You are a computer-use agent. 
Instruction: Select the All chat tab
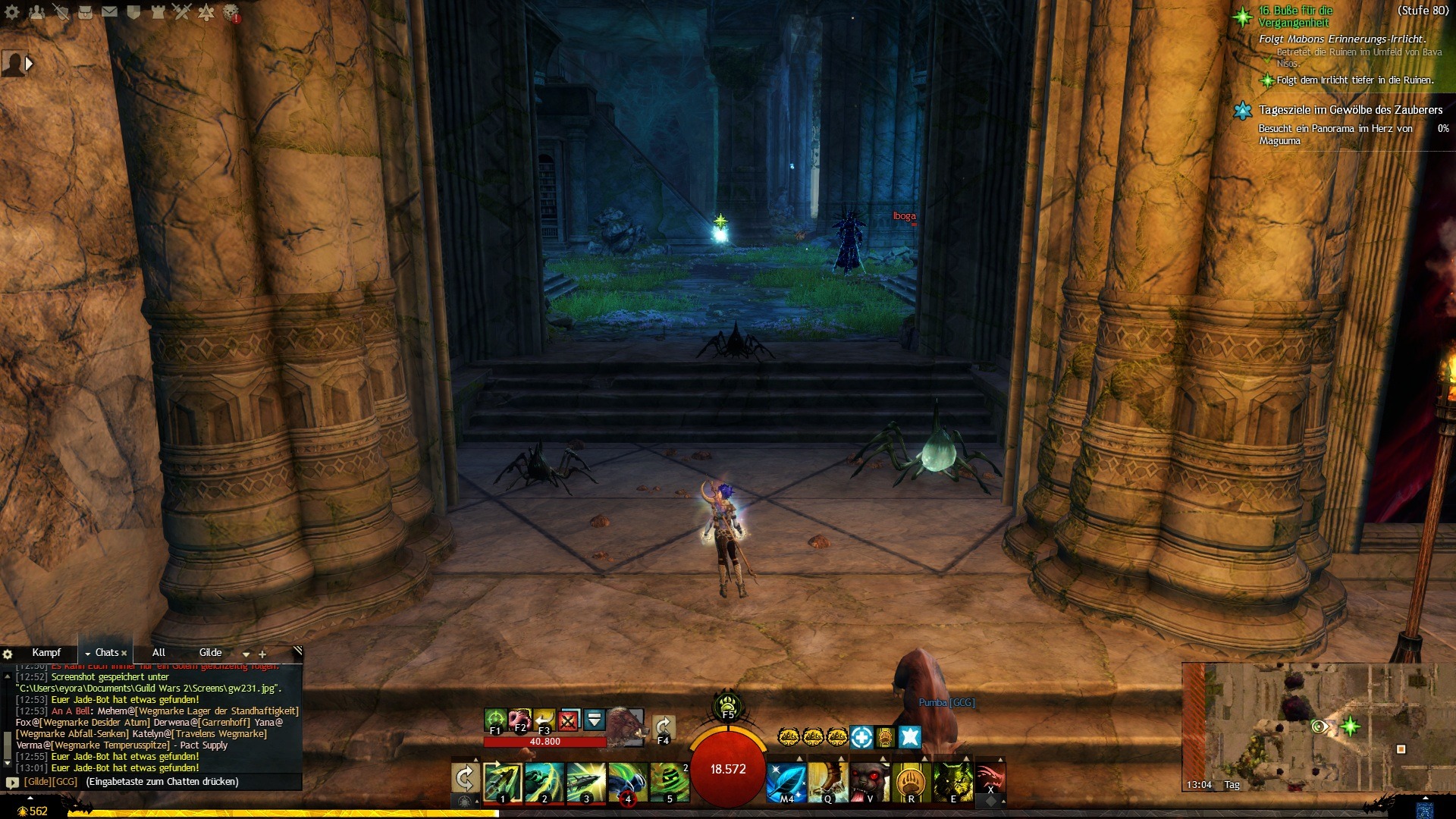point(158,653)
